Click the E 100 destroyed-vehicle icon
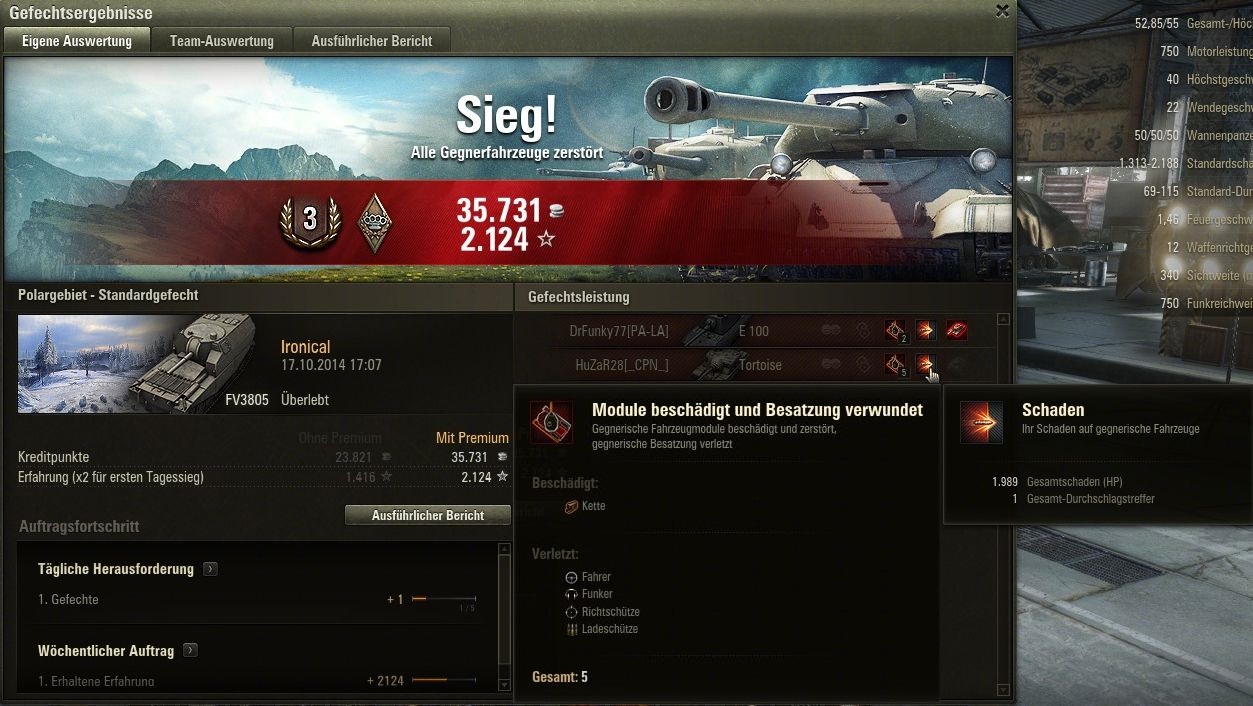 [x=957, y=330]
